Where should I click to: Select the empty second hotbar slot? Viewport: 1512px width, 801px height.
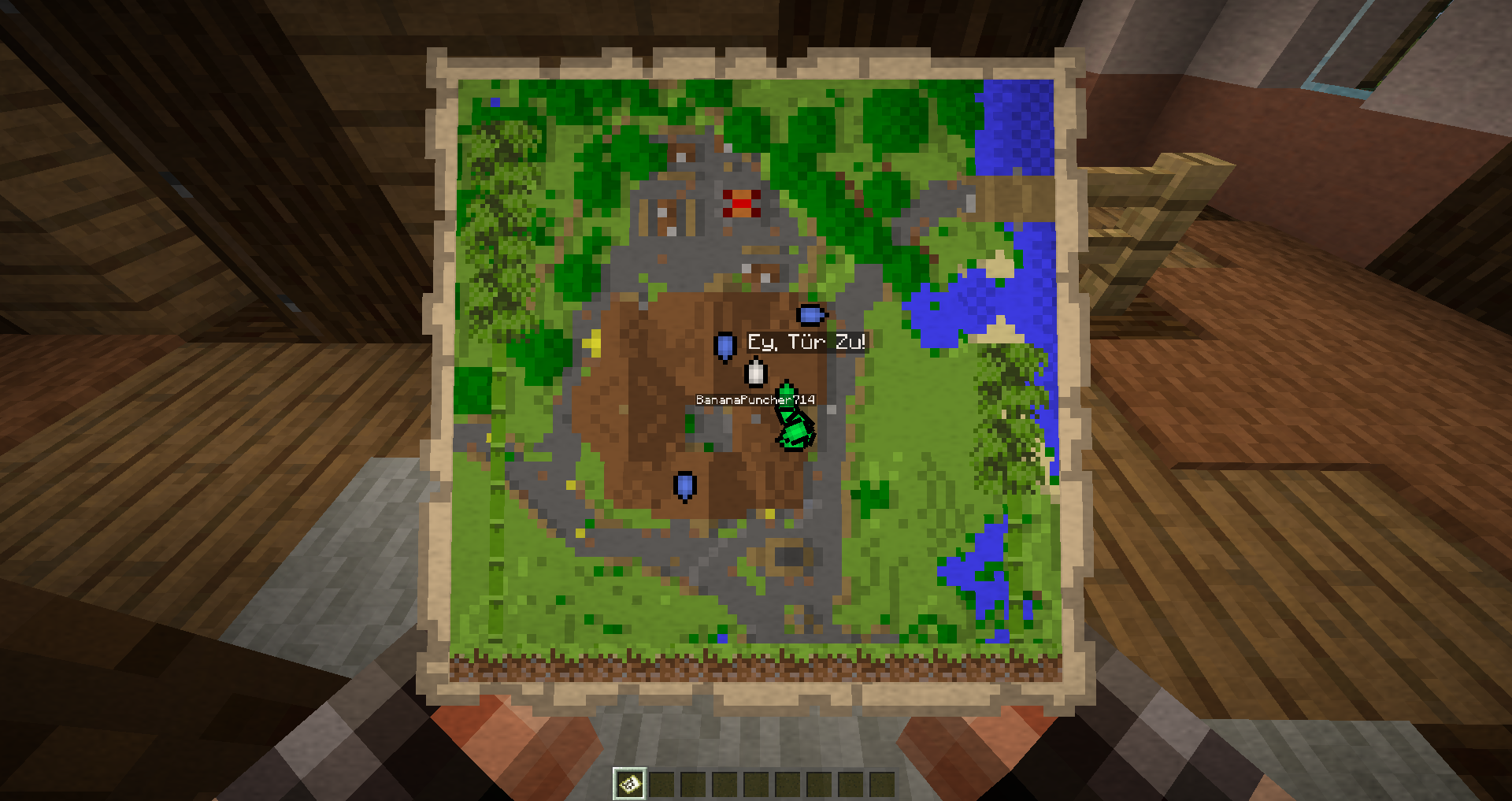(660, 782)
